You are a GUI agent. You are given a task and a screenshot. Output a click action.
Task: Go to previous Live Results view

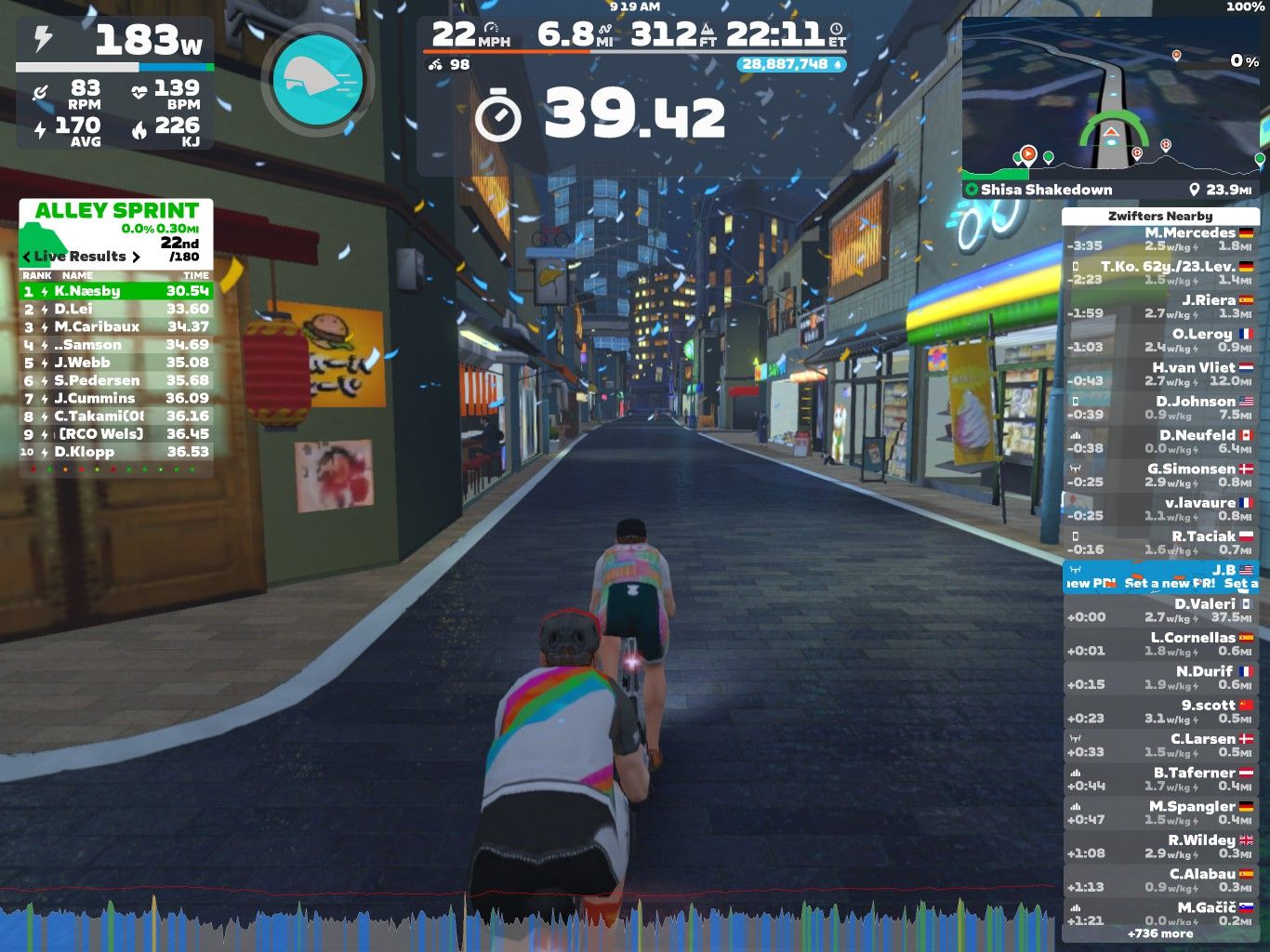(27, 257)
